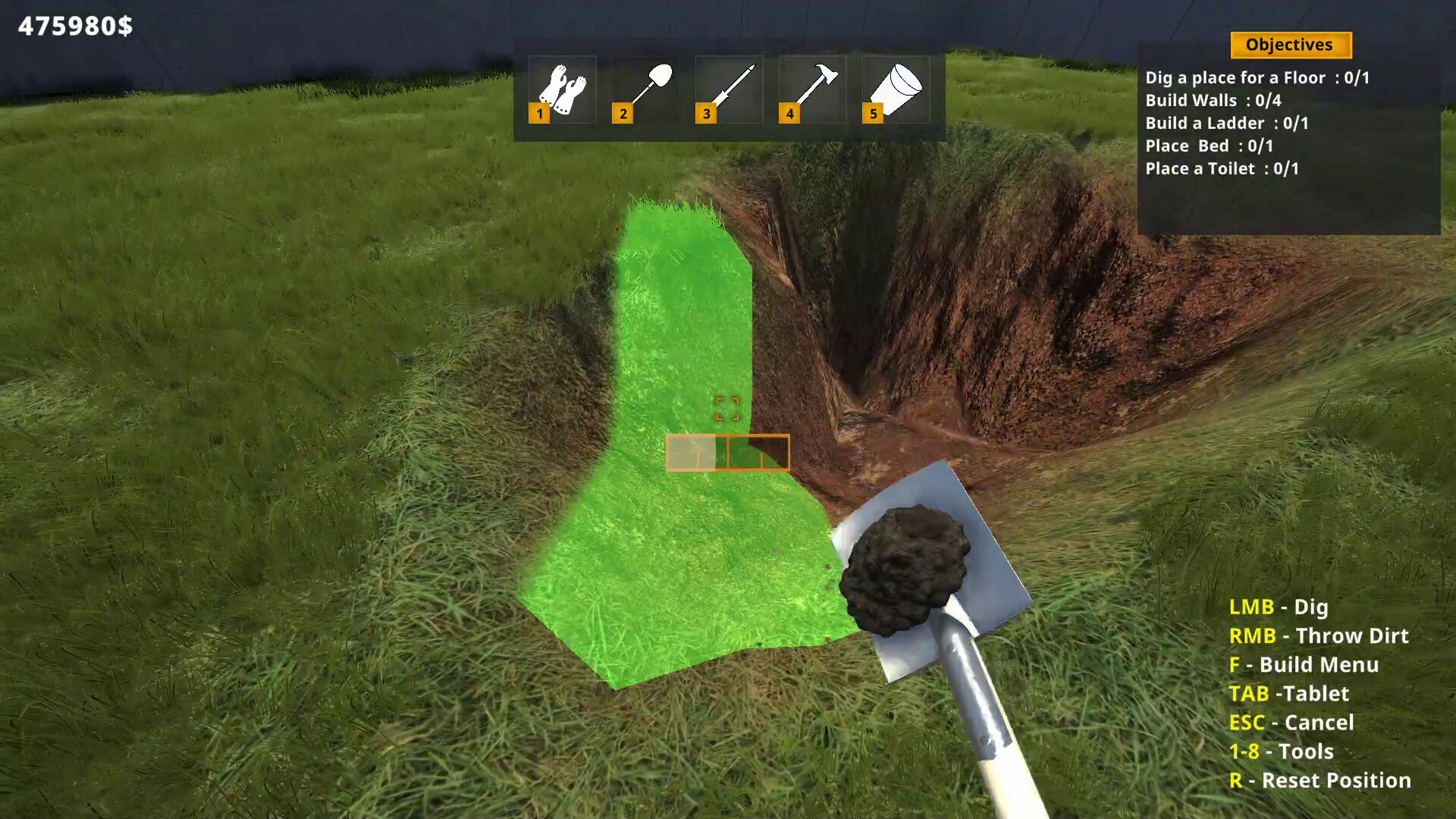Viewport: 1456px width, 819px height.
Task: Click the Place Bed 0/1 objective
Action: (1210, 146)
